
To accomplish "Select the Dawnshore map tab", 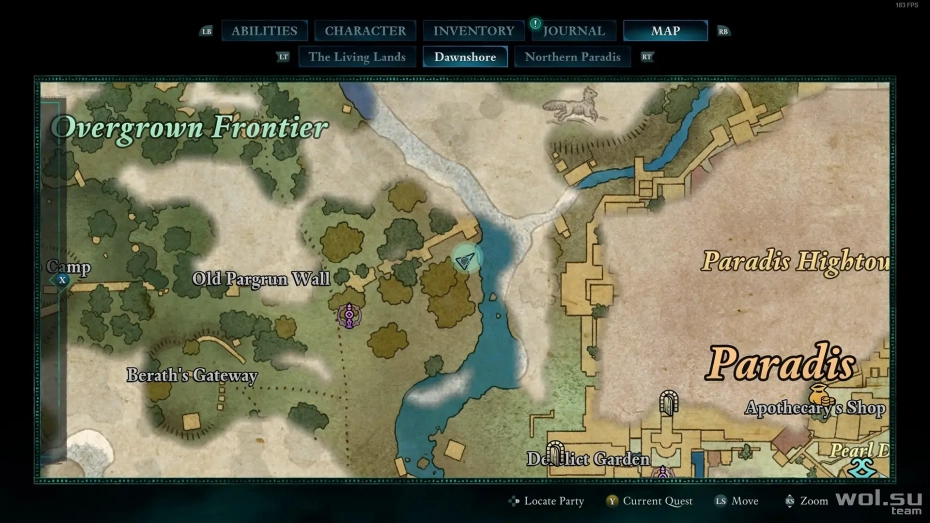I will [x=465, y=57].
